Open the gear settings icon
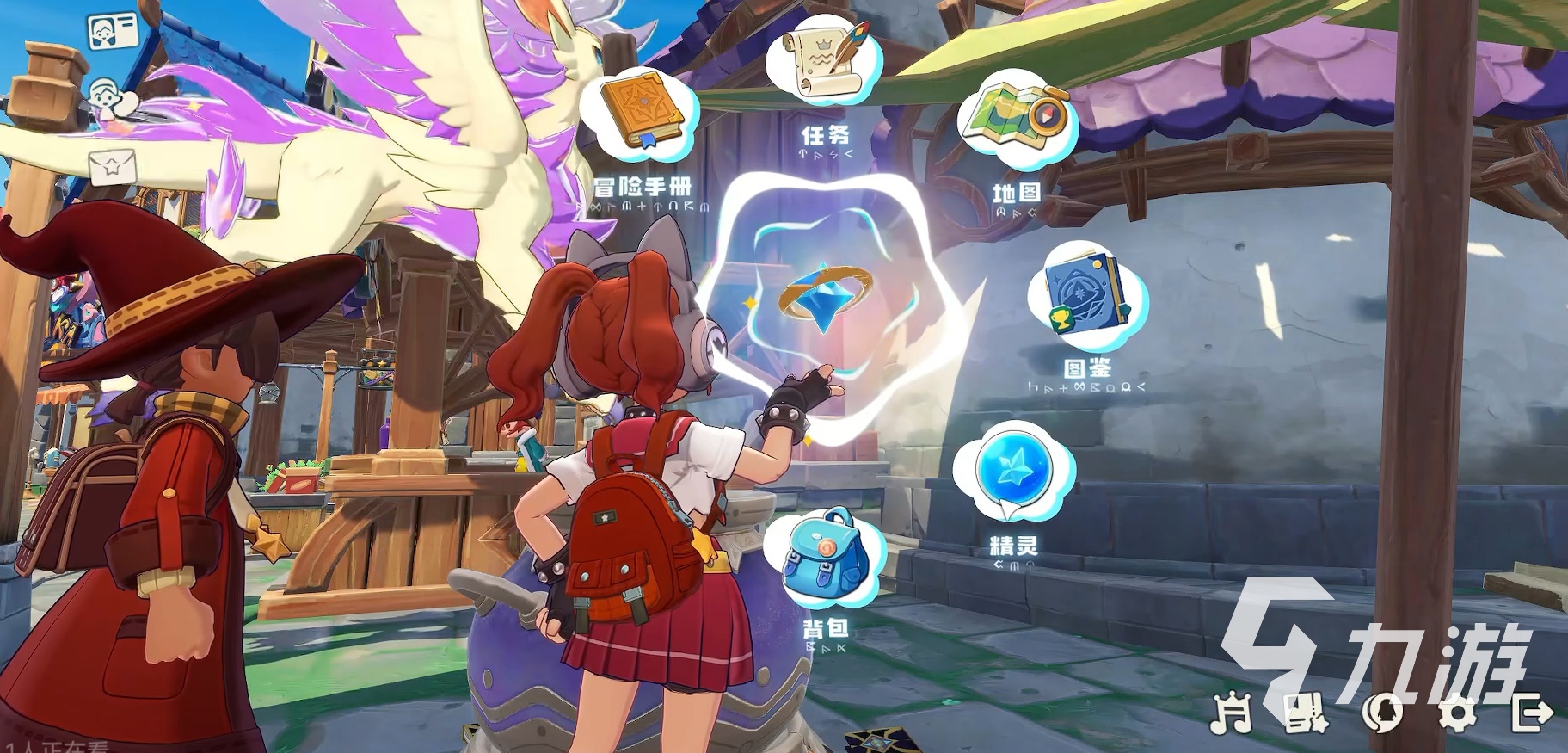The image size is (1568, 753). tap(1457, 712)
